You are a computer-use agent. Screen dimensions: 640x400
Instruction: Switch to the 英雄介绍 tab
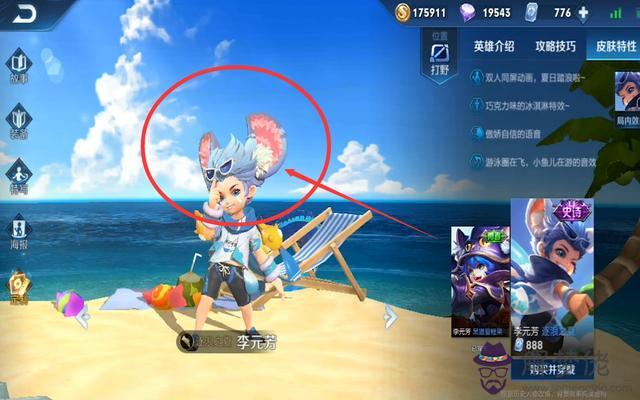tap(493, 46)
